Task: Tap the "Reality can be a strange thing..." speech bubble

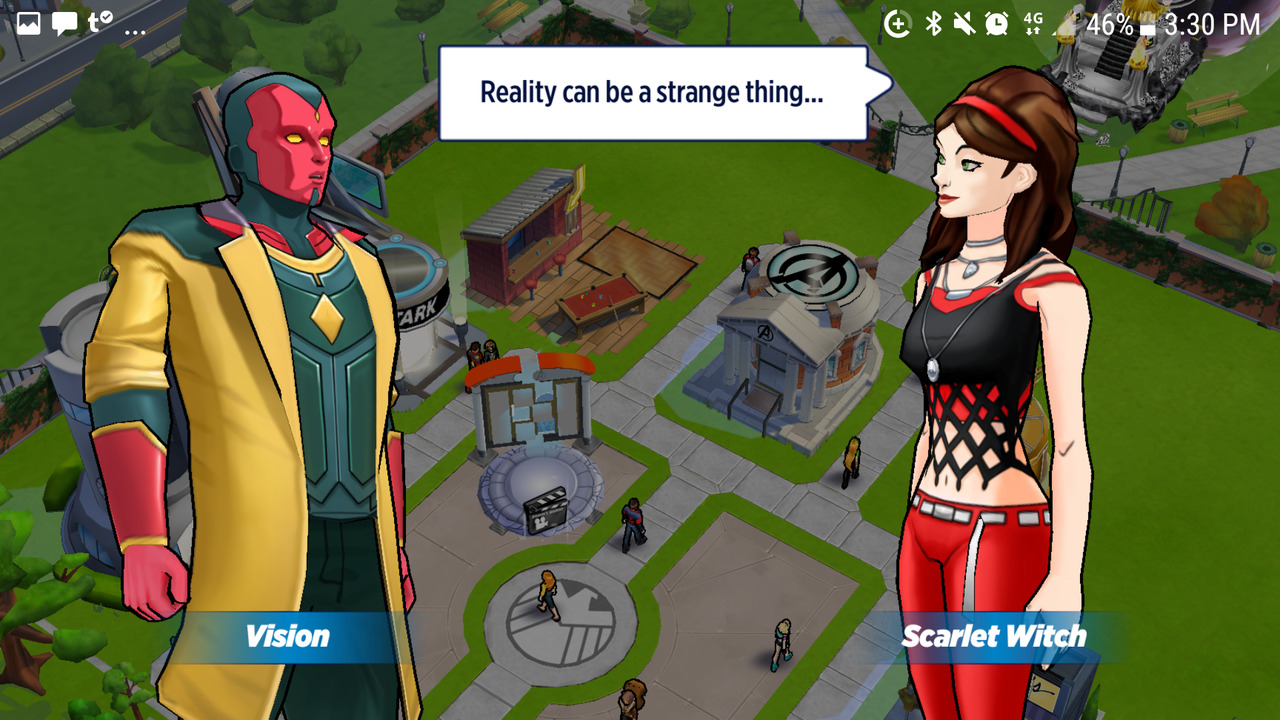Action: point(652,93)
